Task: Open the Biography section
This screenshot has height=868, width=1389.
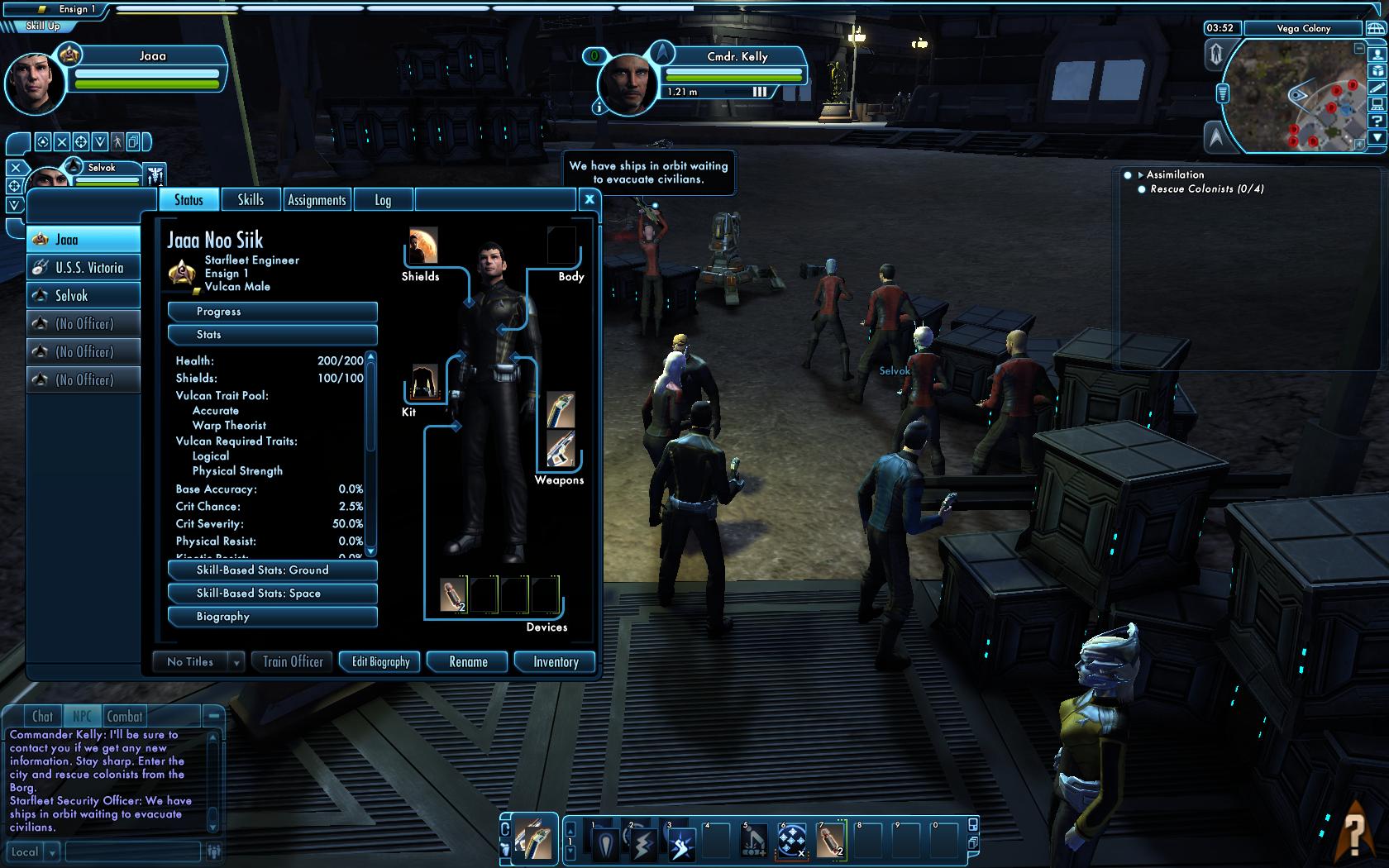Action: point(272,617)
